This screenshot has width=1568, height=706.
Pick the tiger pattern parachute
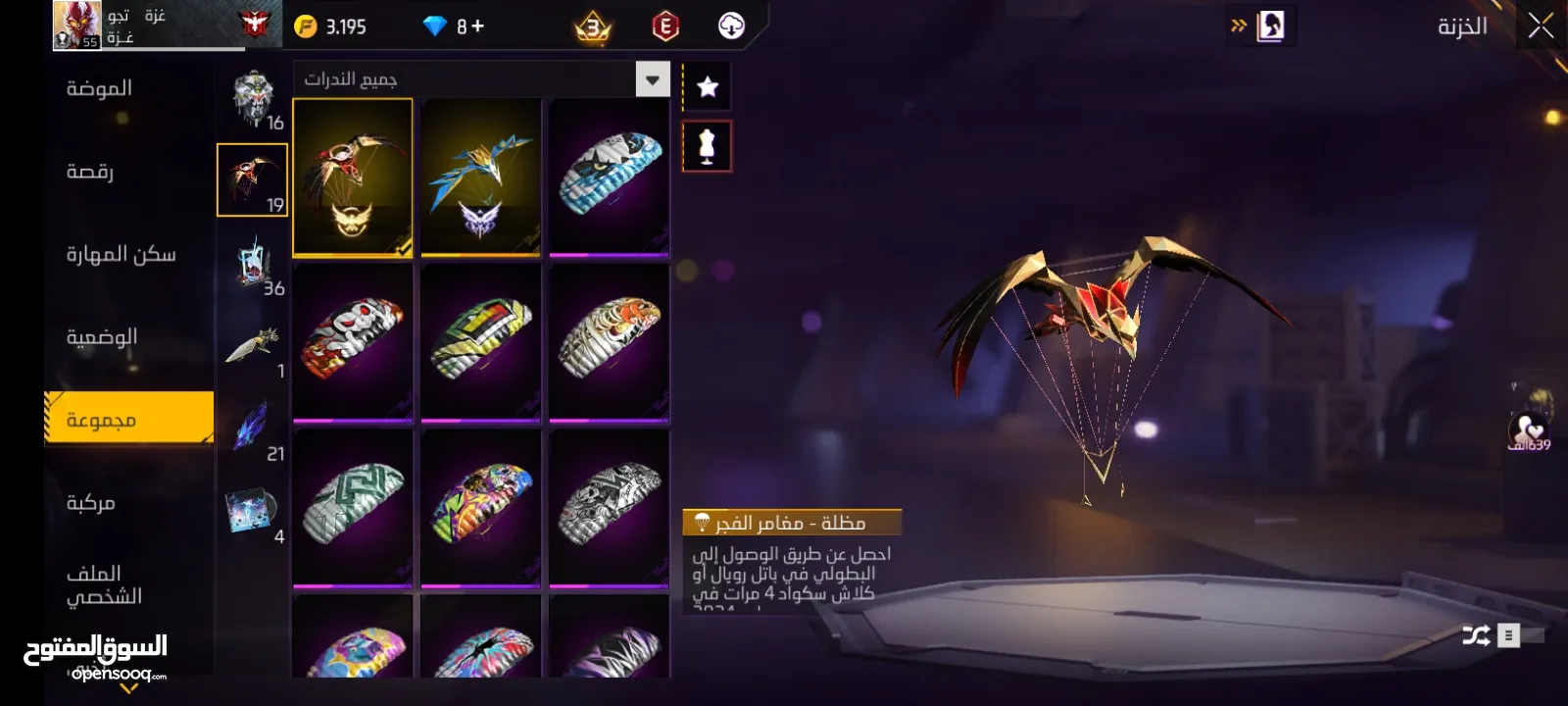[609, 342]
